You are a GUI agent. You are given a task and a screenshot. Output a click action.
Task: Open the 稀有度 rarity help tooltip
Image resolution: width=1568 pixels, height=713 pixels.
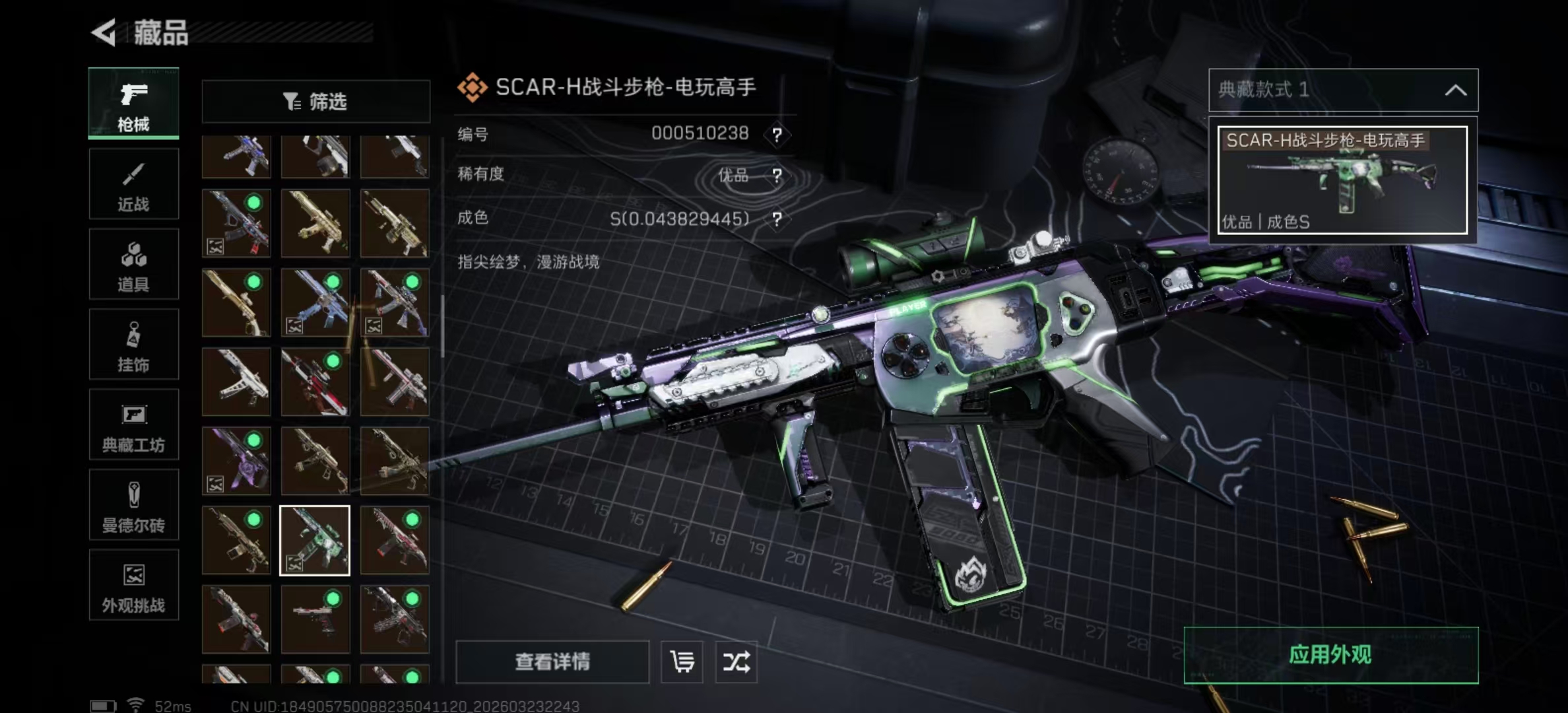pyautogui.click(x=777, y=176)
